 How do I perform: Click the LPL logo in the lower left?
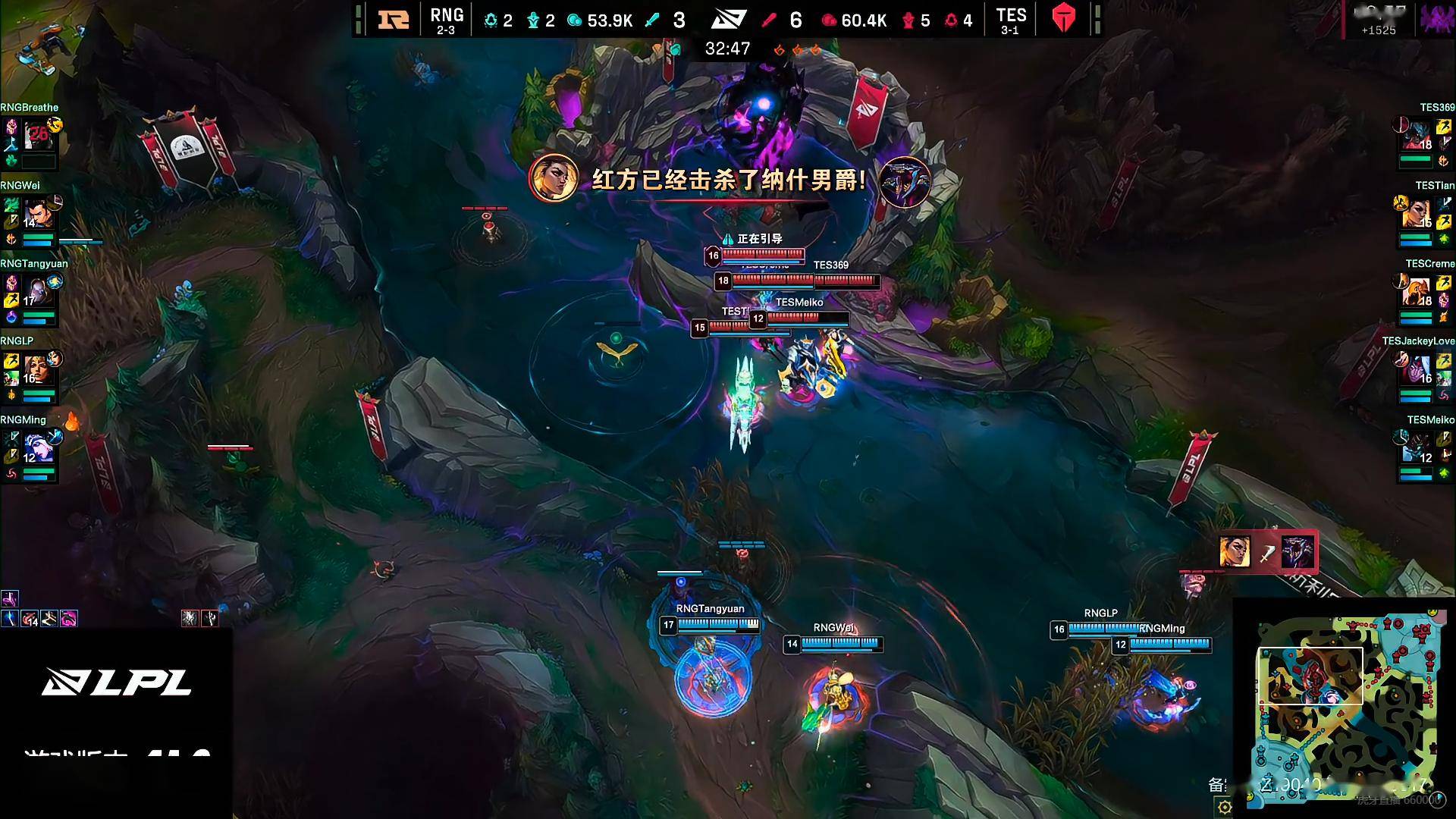pos(118,682)
